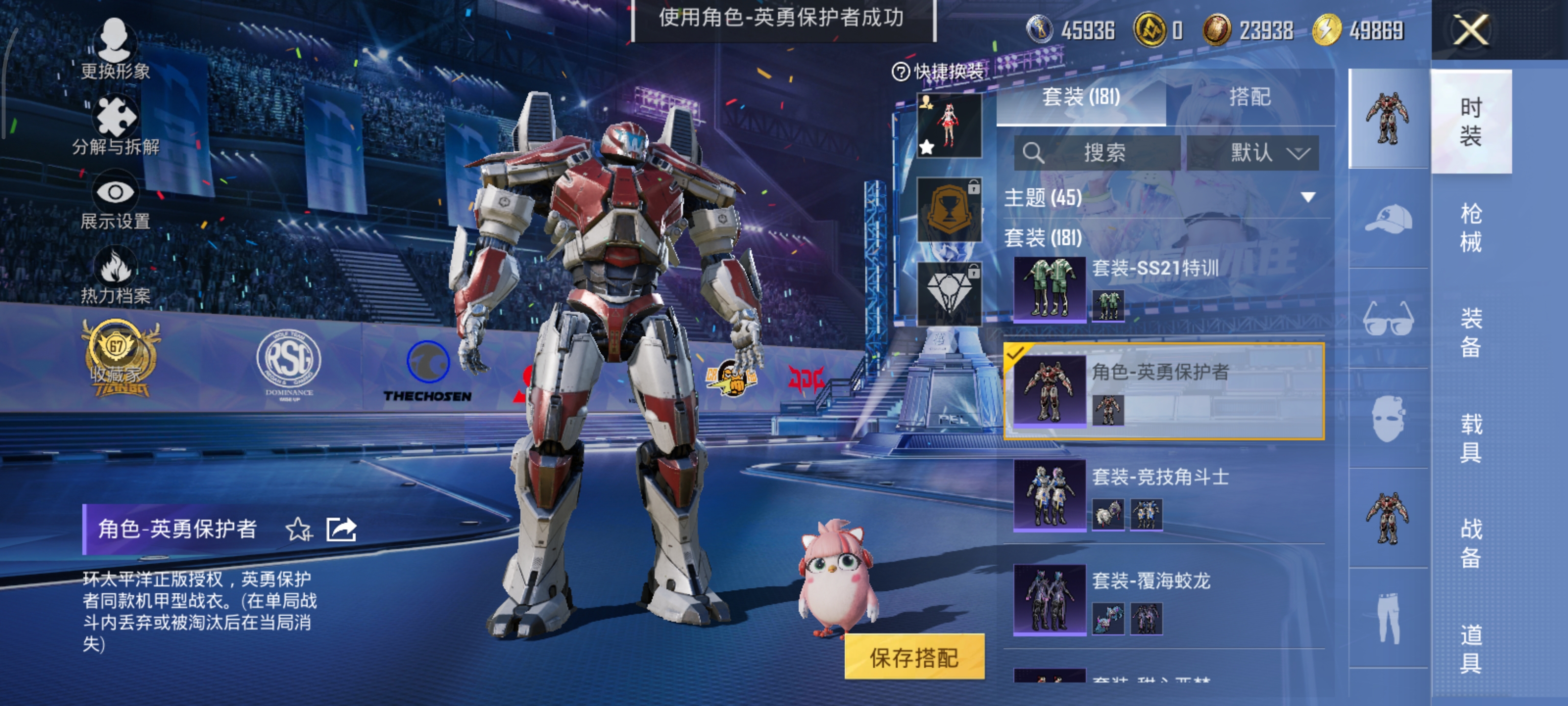Open the 载具 vehicles category
The image size is (1568, 706).
click(1470, 437)
